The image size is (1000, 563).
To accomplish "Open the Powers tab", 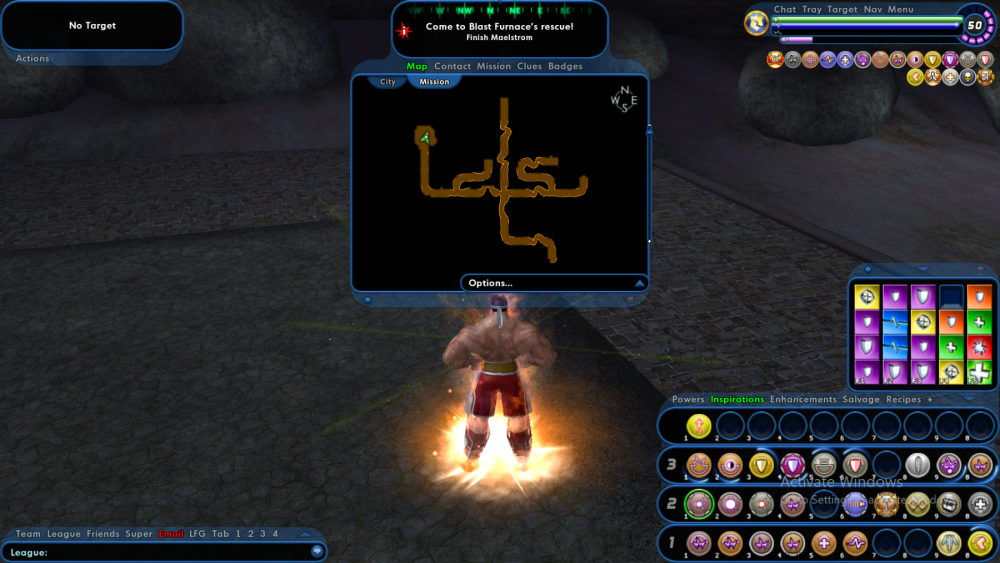I will pyautogui.click(x=688, y=400).
